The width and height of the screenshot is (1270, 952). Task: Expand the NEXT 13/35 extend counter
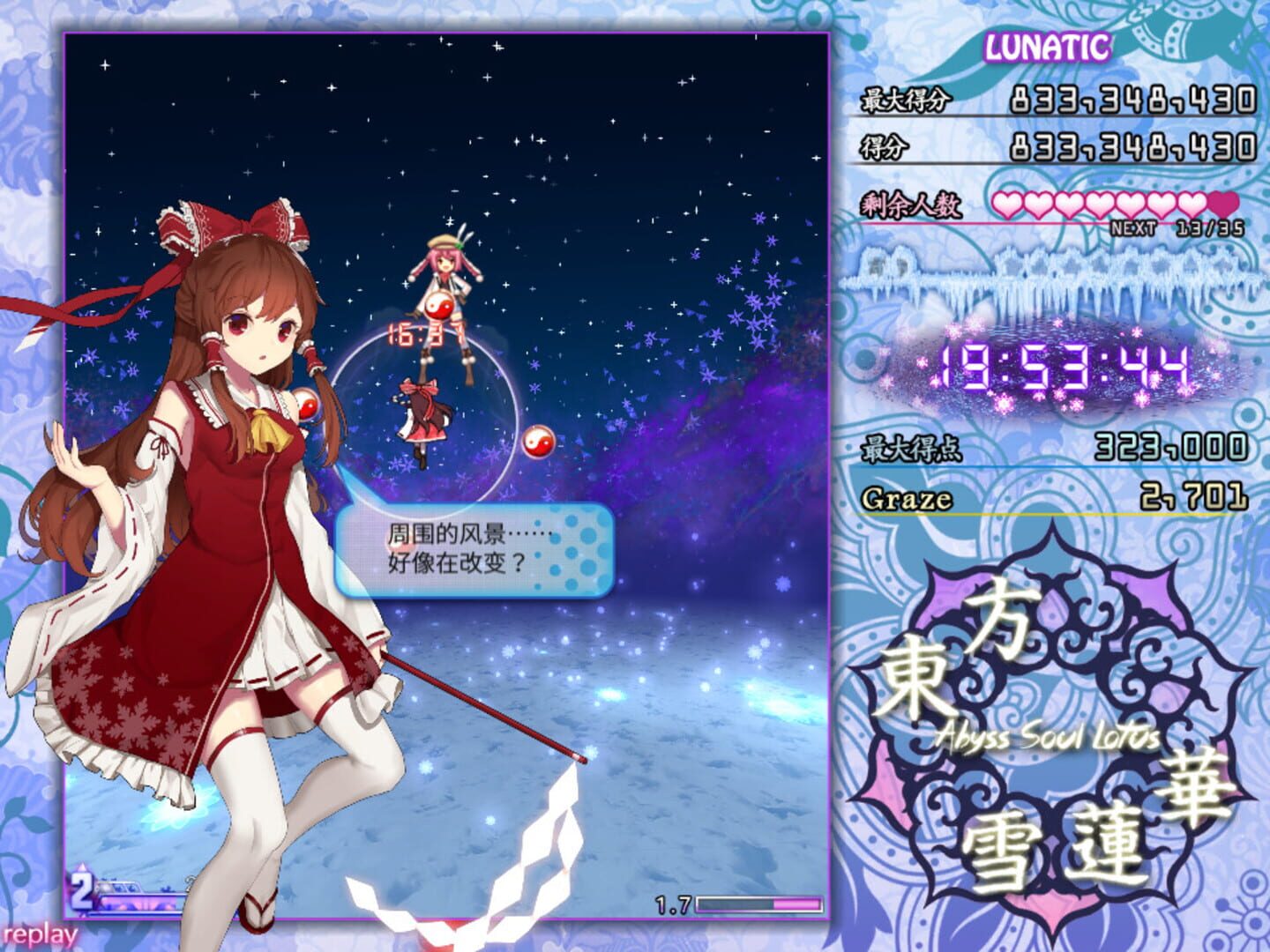point(1173,227)
